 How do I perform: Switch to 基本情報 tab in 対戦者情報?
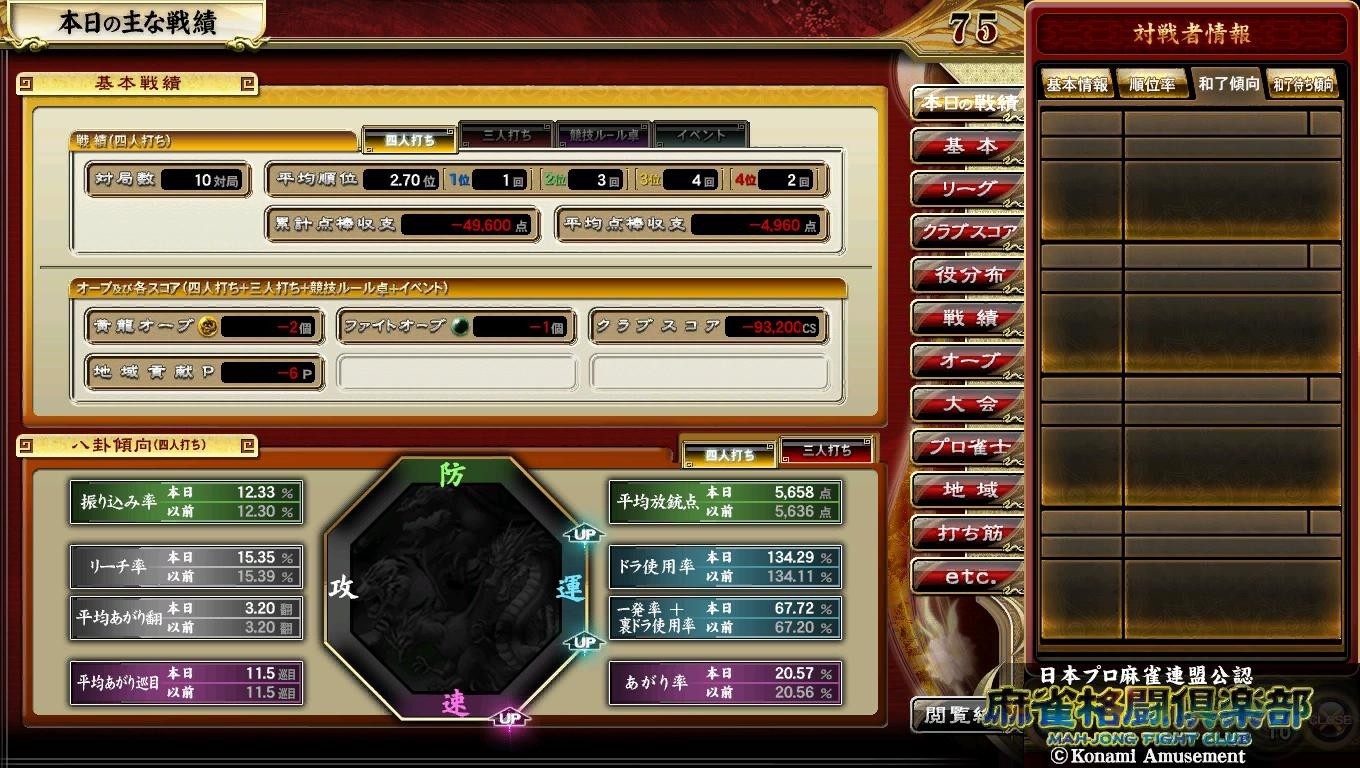click(1077, 85)
